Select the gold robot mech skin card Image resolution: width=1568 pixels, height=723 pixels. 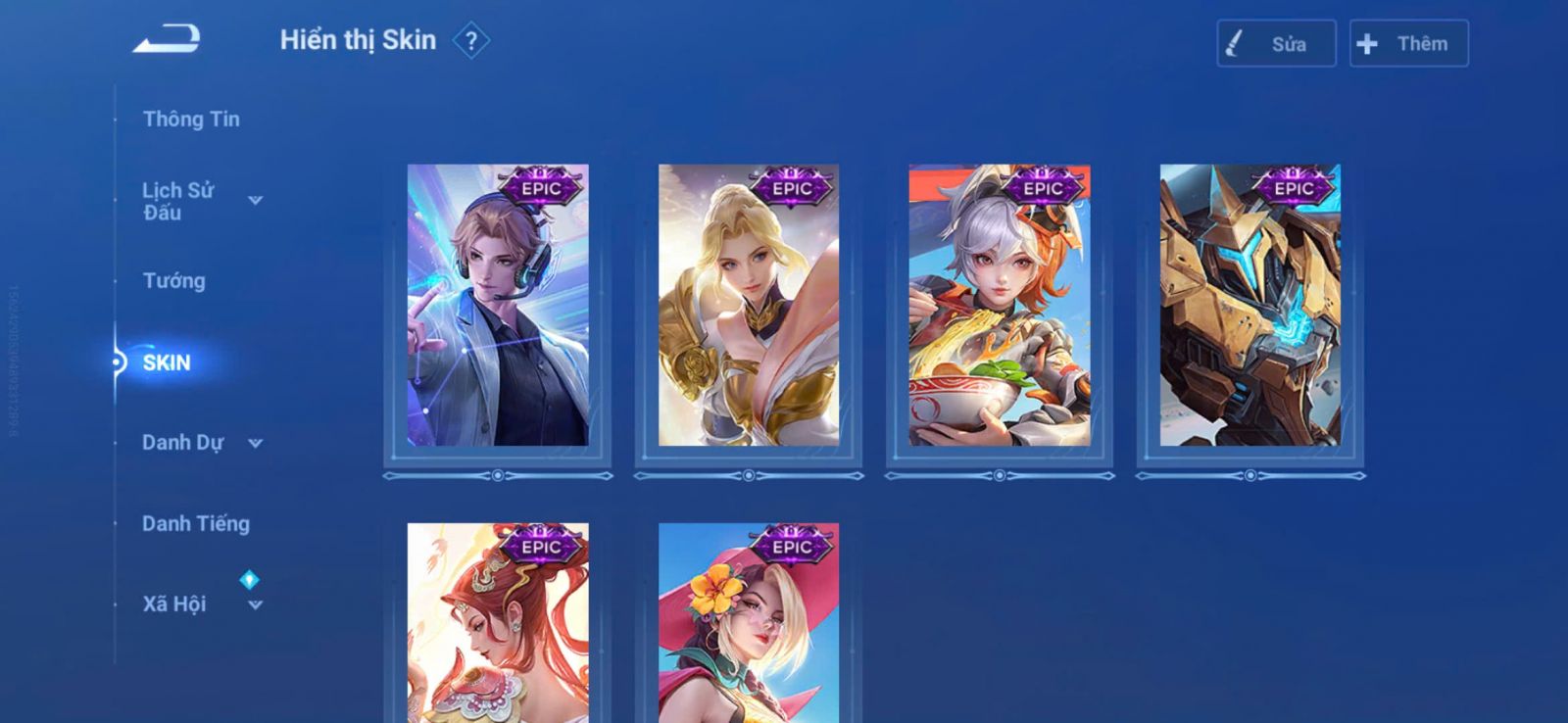click(x=1250, y=306)
